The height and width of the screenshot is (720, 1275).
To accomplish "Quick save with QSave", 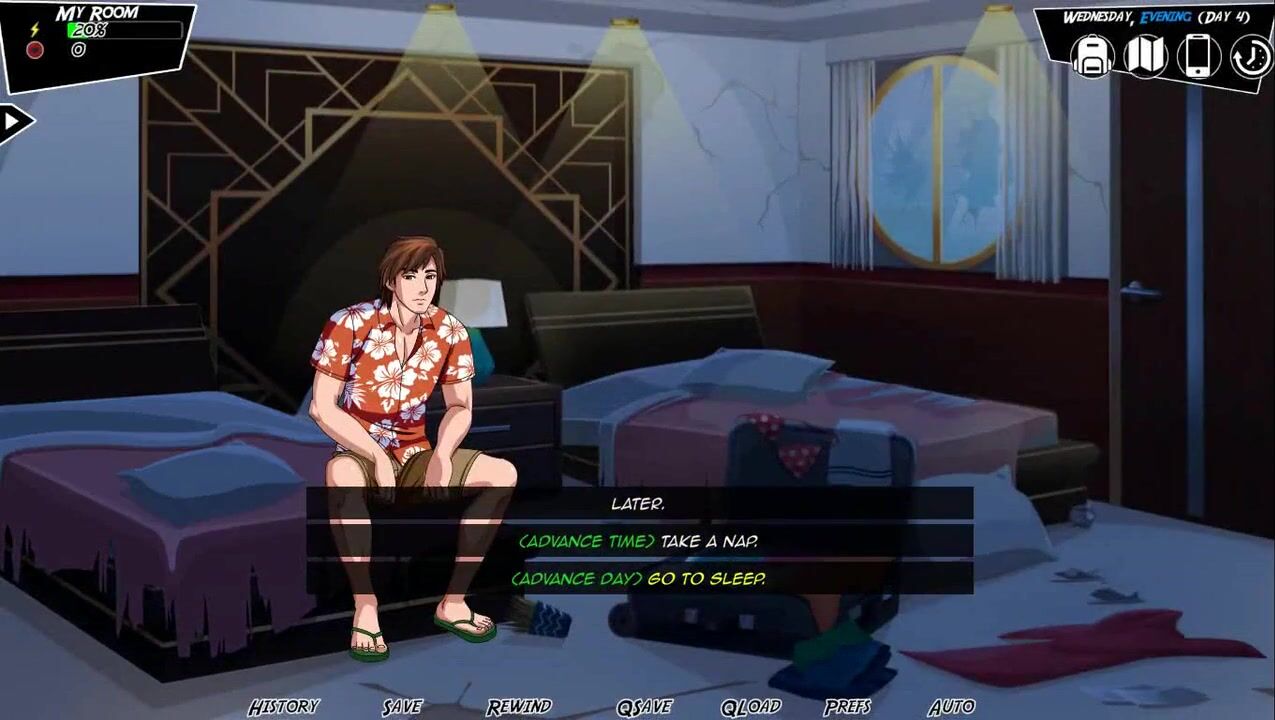I will pyautogui.click(x=644, y=707).
